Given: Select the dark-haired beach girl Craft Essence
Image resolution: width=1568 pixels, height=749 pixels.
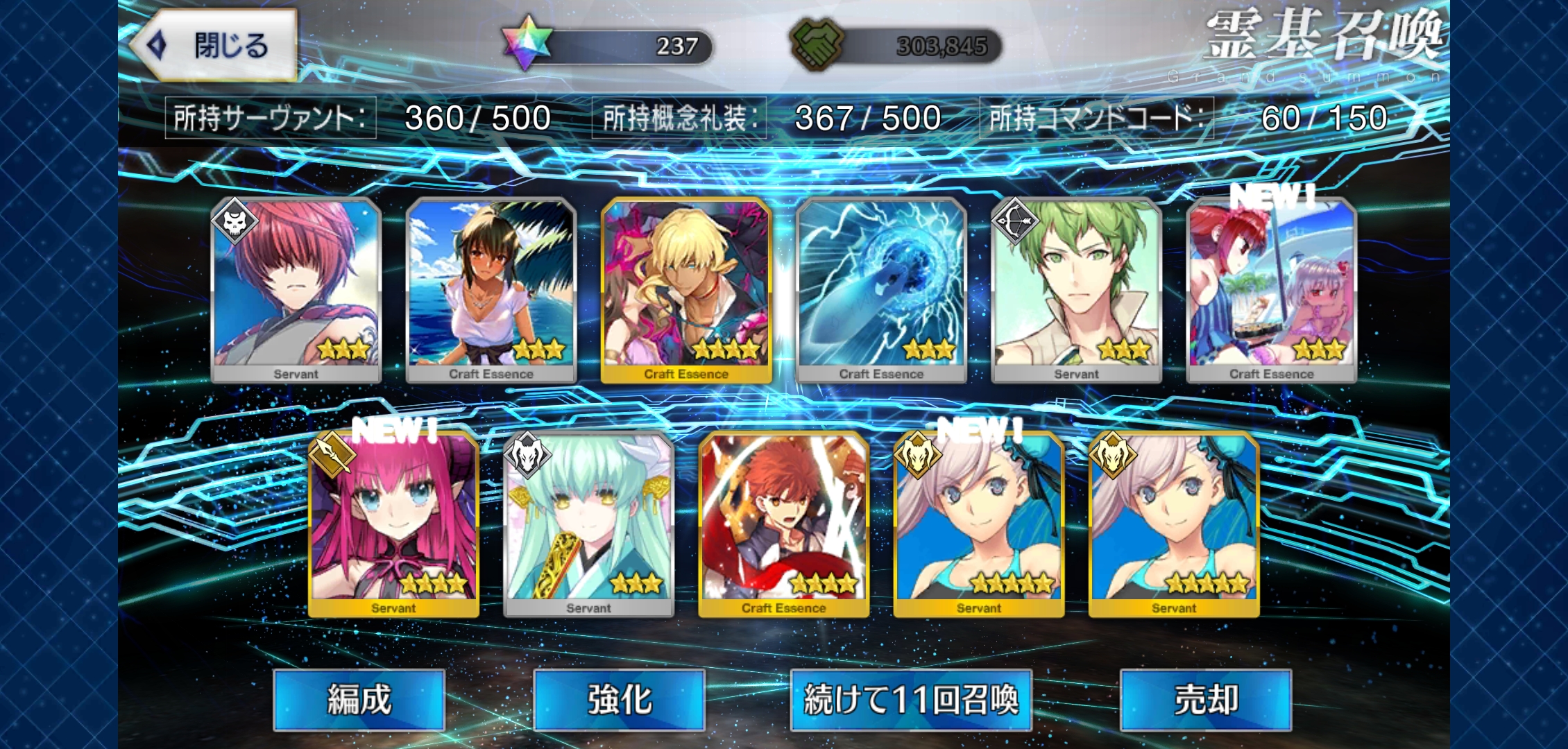Looking at the screenshot, I should click(x=491, y=290).
